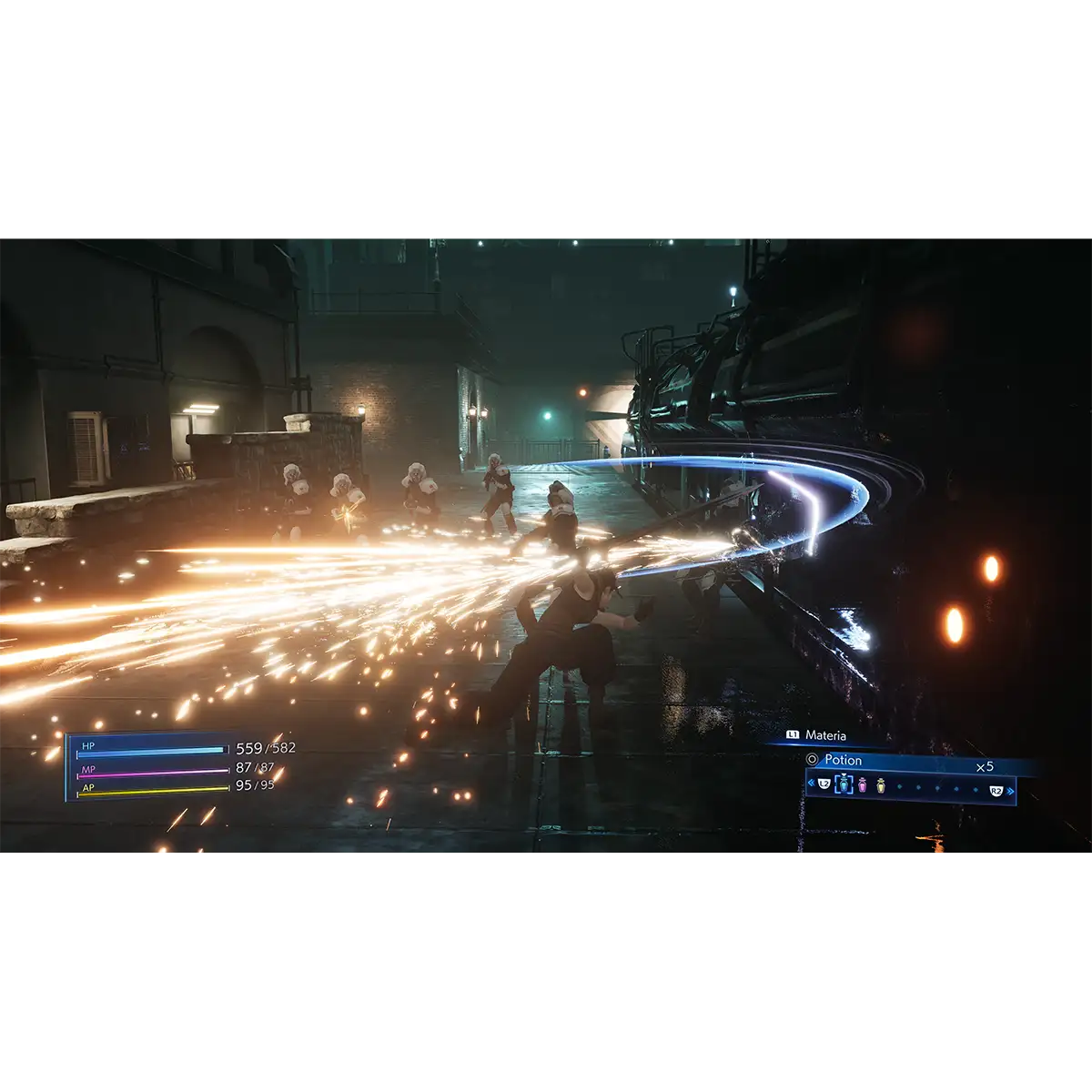Use the selected Potion entry

click(842, 760)
